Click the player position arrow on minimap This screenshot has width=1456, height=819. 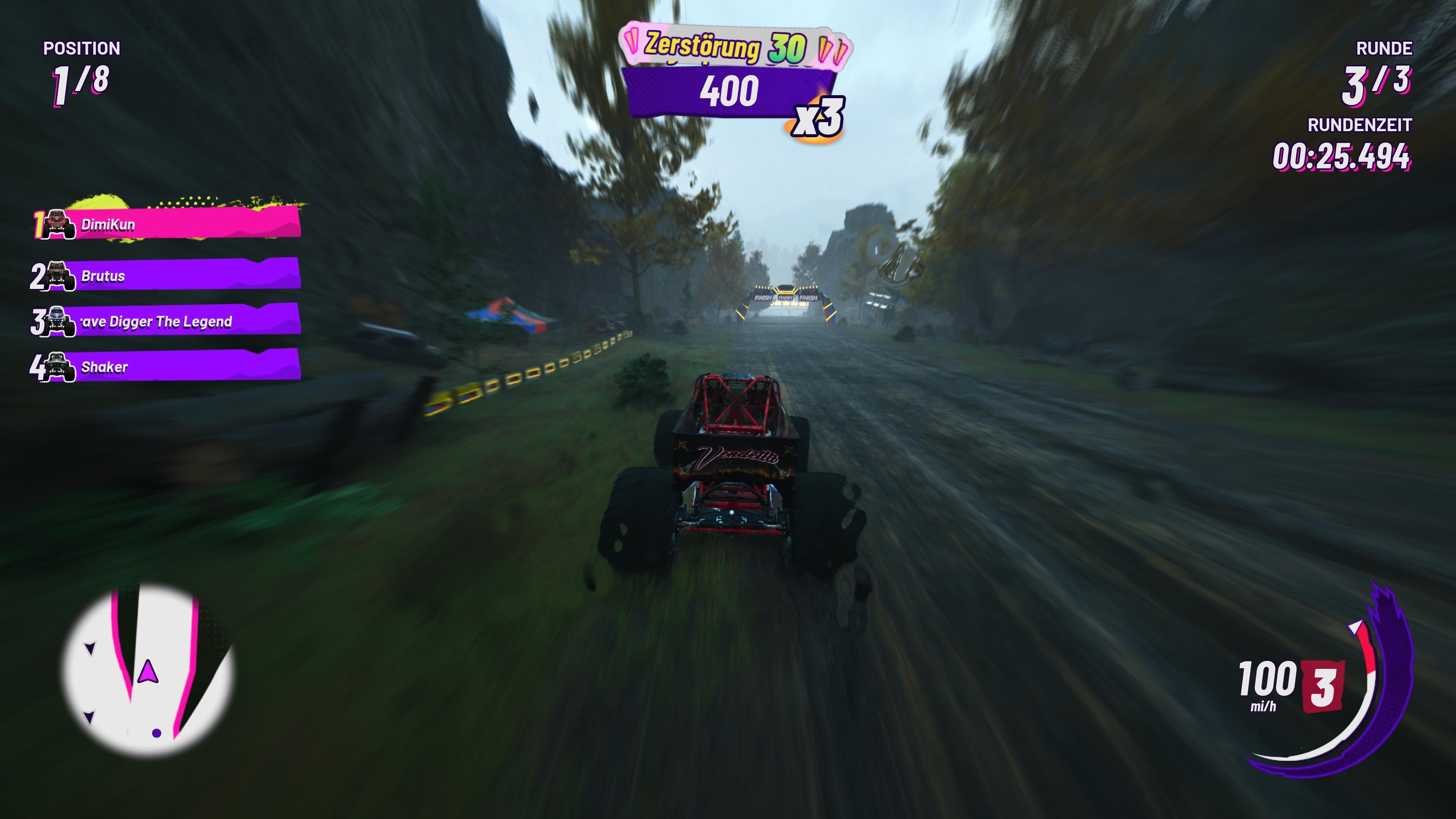(x=148, y=673)
